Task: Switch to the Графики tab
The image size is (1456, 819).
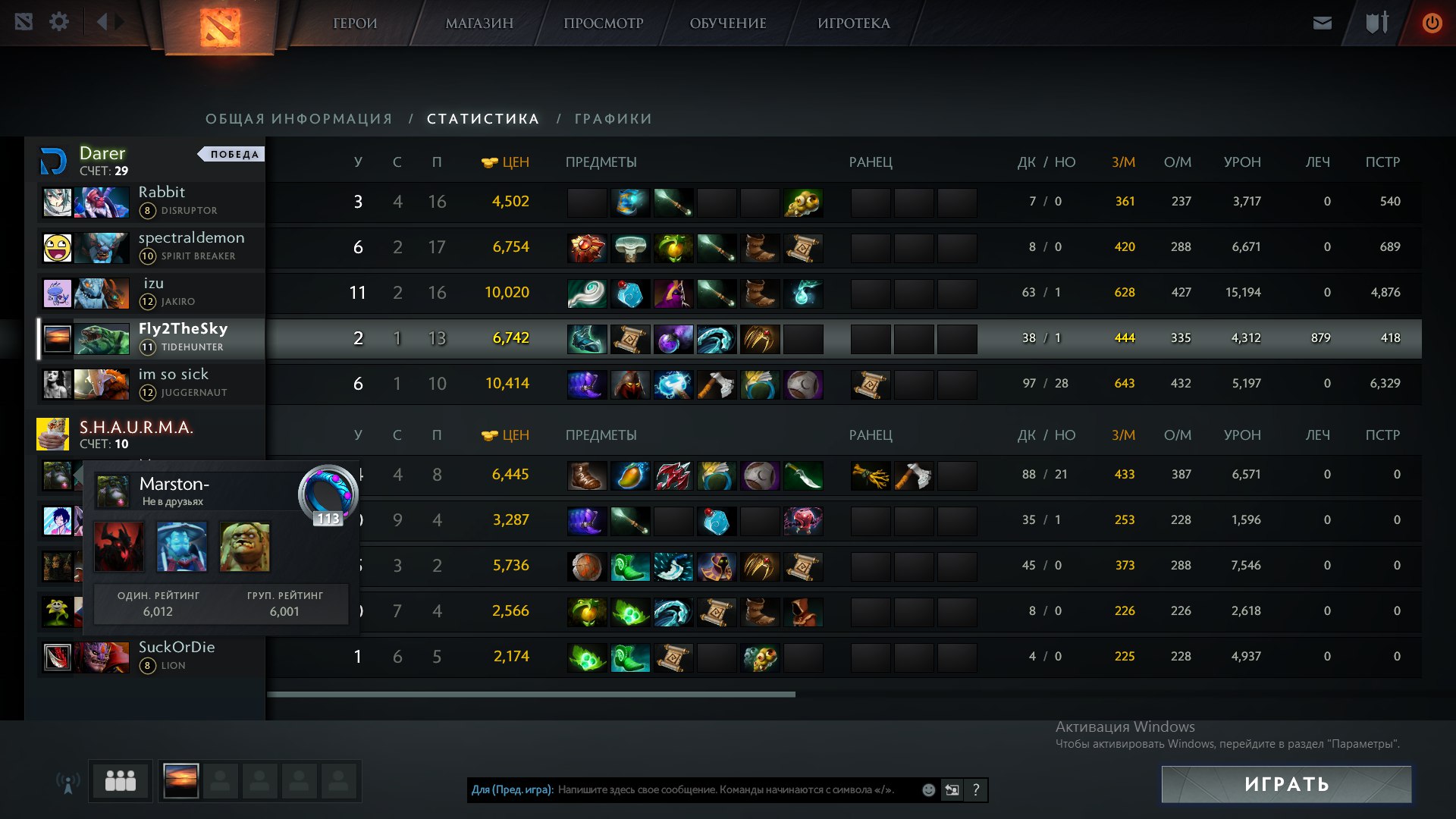Action: point(613,119)
